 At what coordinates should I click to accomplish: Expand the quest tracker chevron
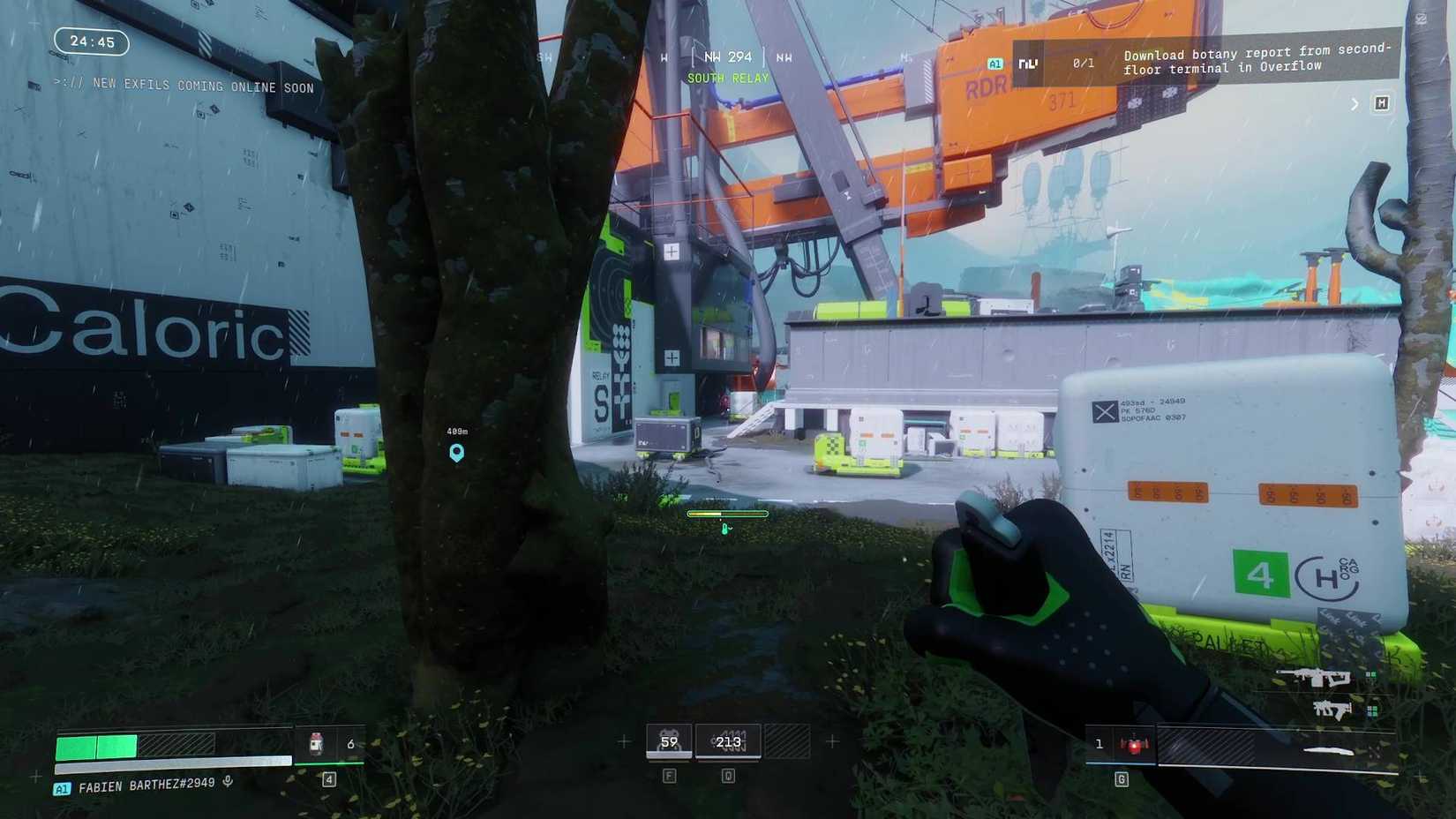click(x=1355, y=103)
